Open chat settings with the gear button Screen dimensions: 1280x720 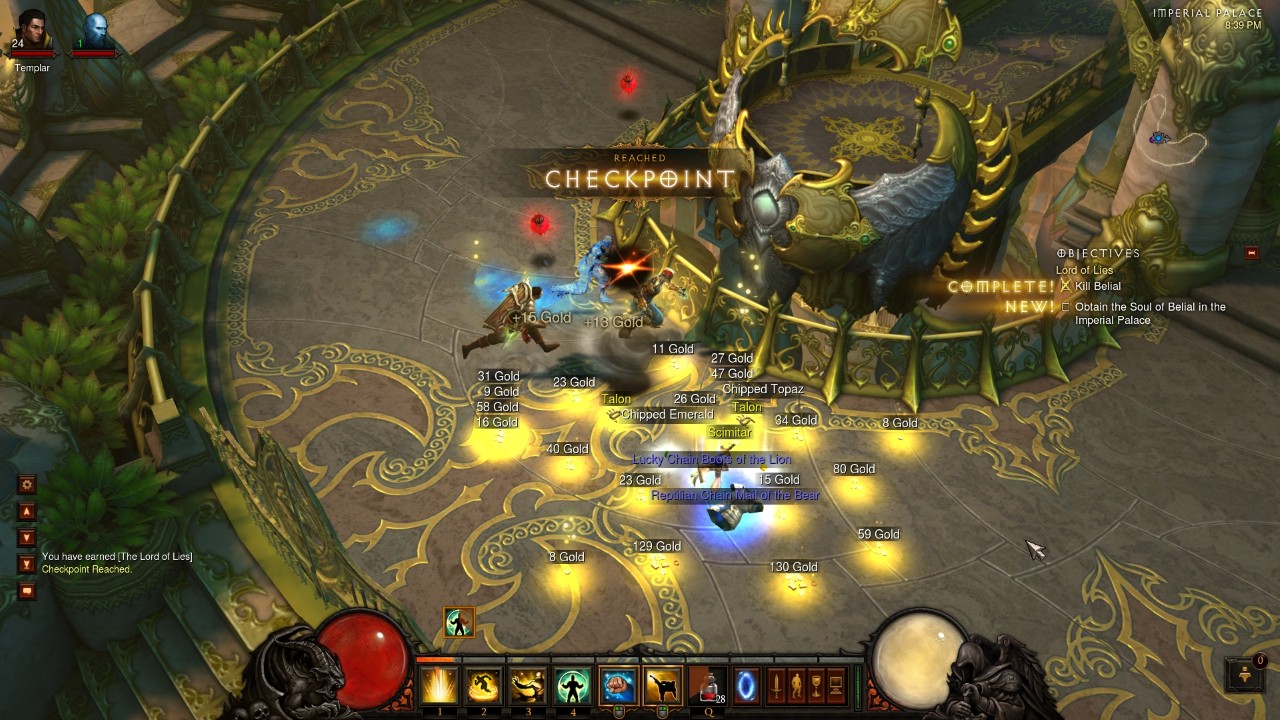point(27,484)
